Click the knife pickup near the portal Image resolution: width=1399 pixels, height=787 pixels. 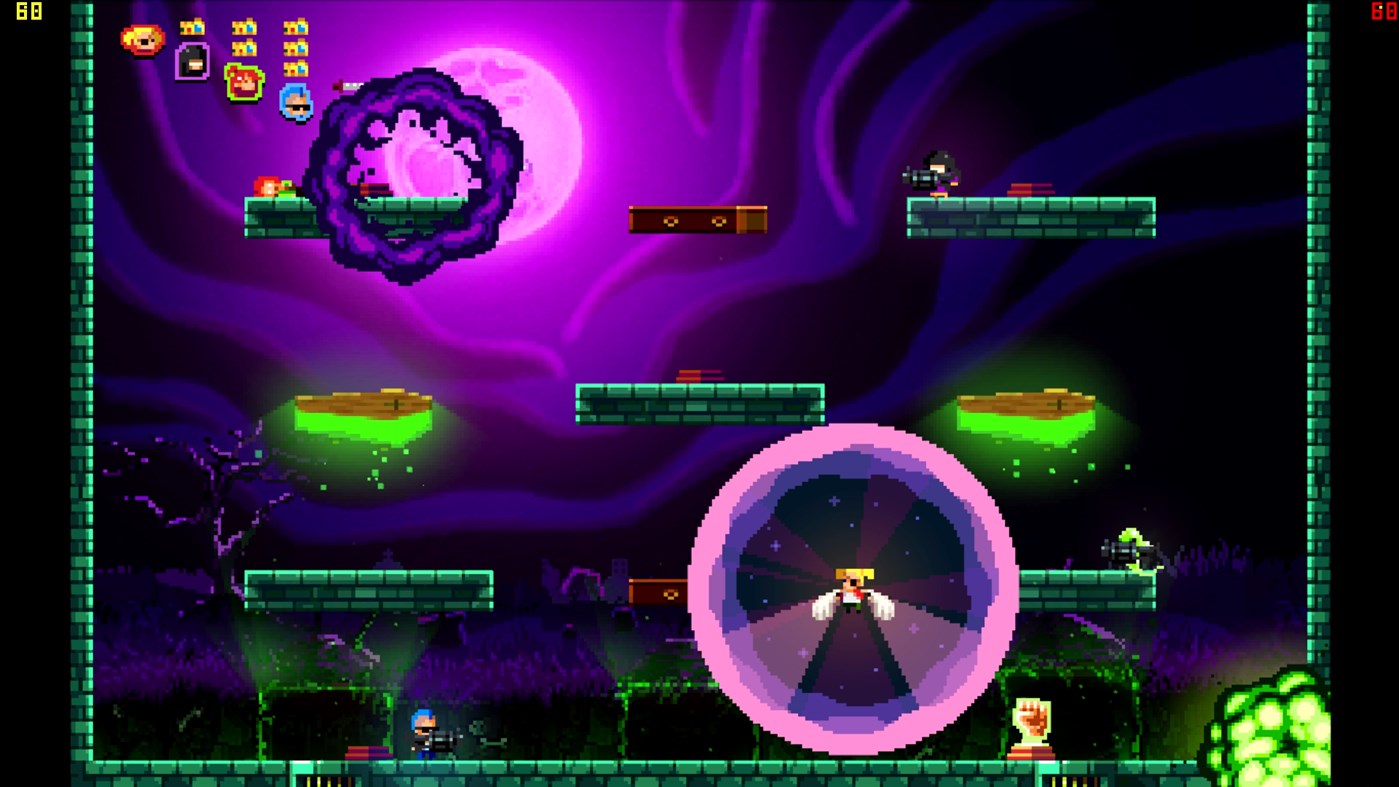coord(345,86)
